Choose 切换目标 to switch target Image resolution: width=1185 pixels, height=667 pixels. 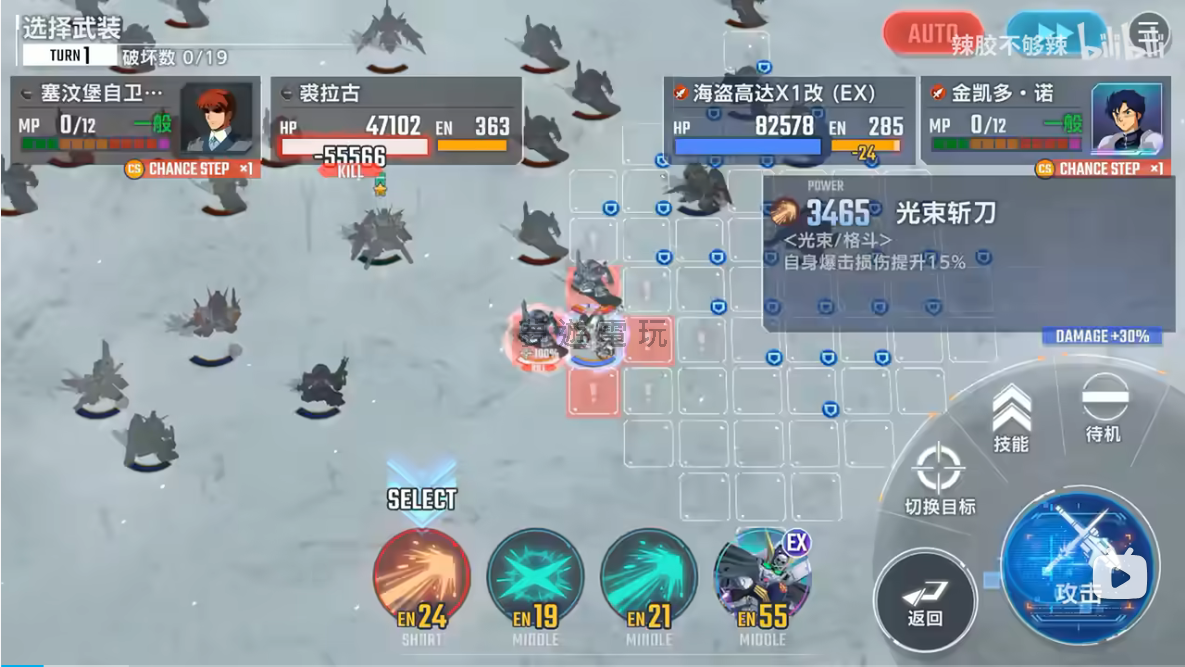coord(939,478)
